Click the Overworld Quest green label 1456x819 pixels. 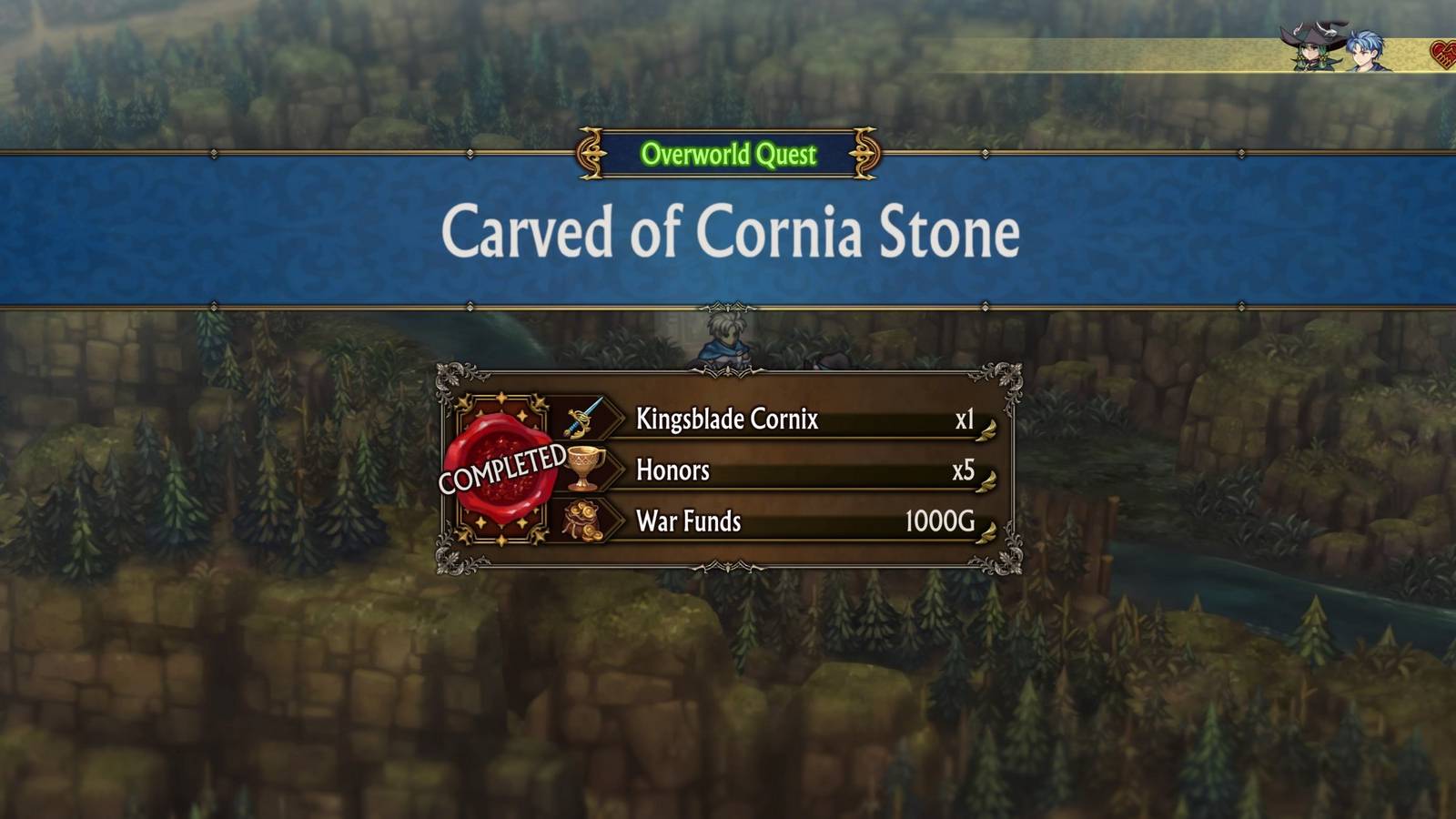point(727,153)
